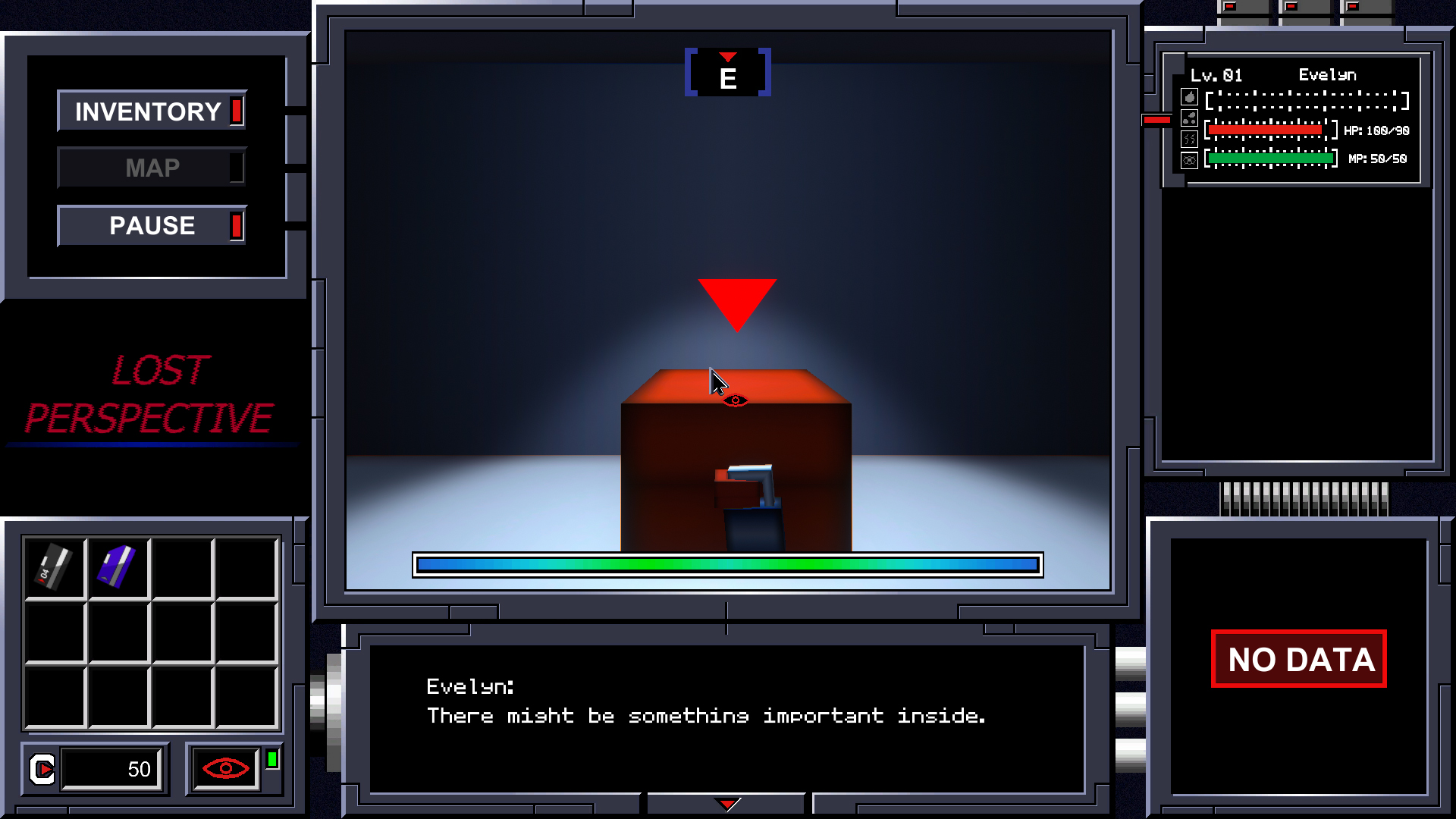The height and width of the screenshot is (819, 1456).
Task: Click the NO DATA panel
Action: point(1298,659)
